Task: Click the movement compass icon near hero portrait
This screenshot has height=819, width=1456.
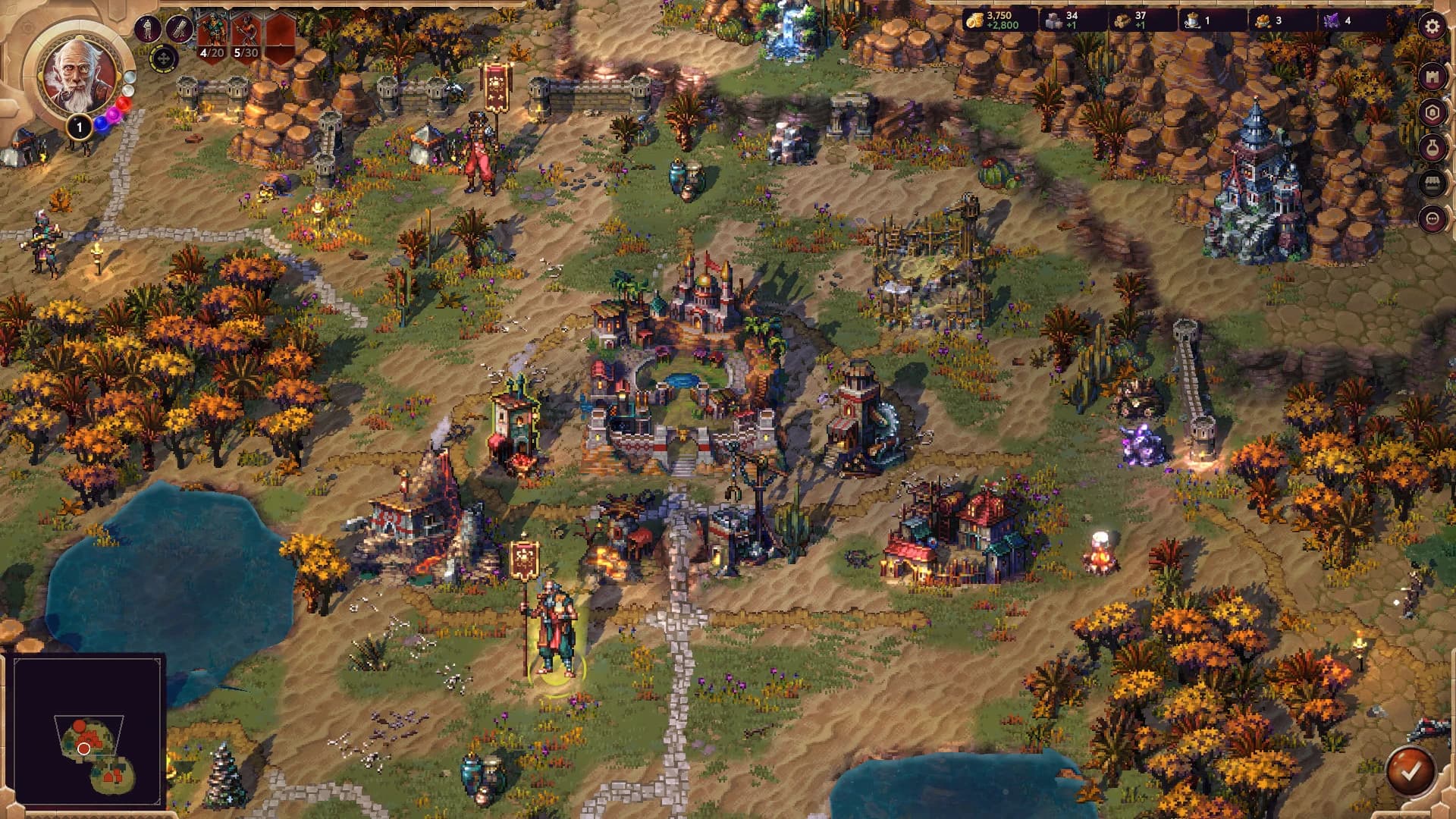Action: [x=163, y=57]
